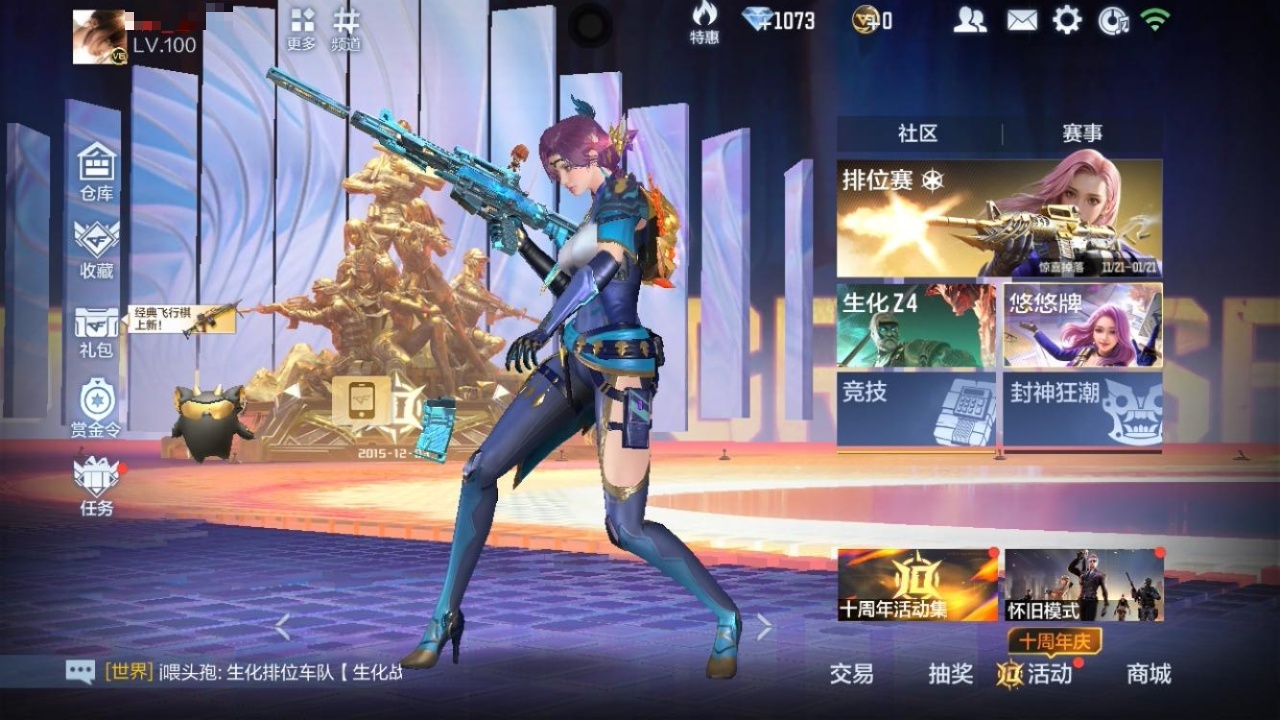Open the 任务 missions menu
The height and width of the screenshot is (720, 1280).
(97, 486)
